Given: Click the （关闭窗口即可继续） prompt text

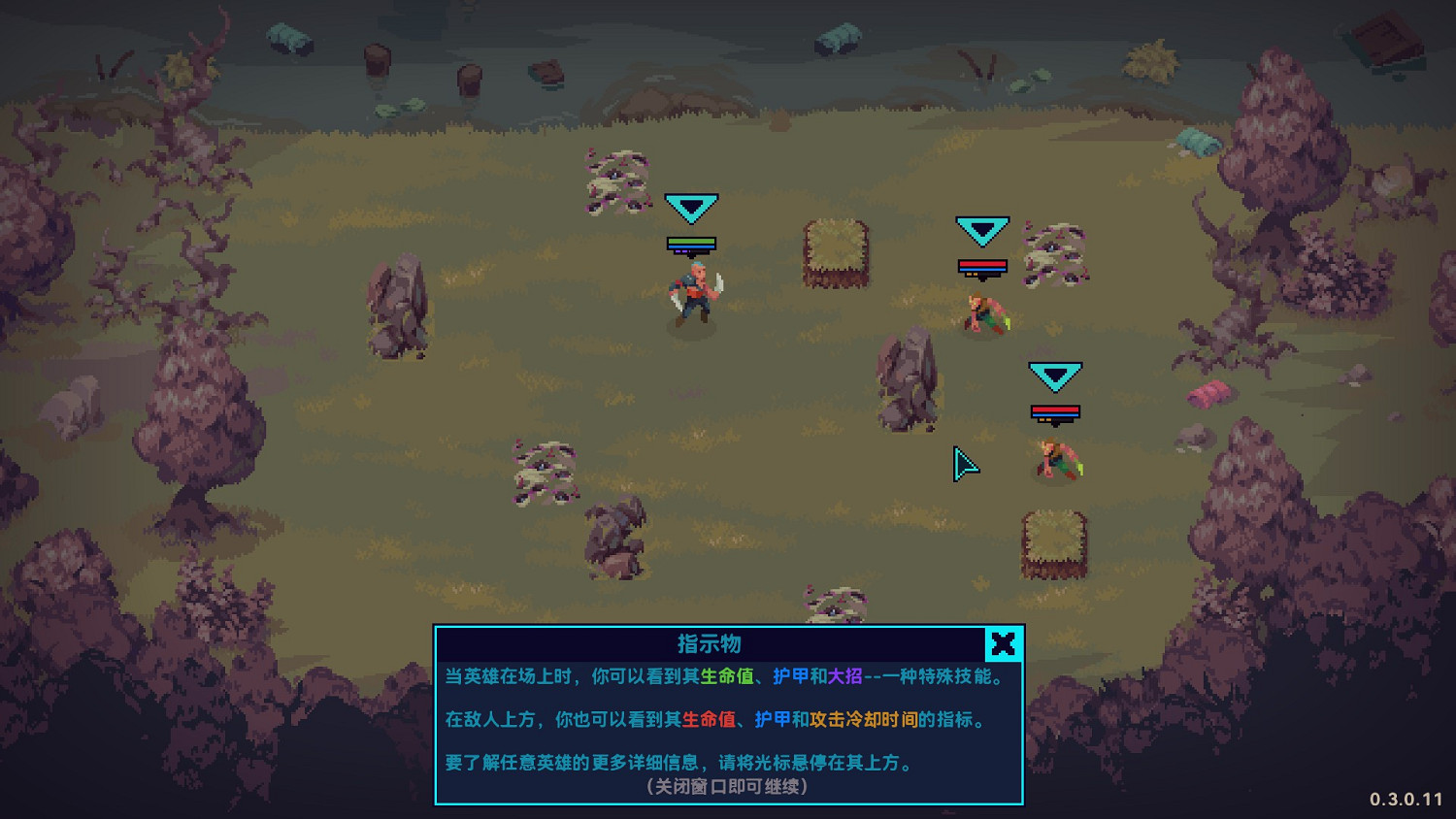Looking at the screenshot, I should point(727,787).
